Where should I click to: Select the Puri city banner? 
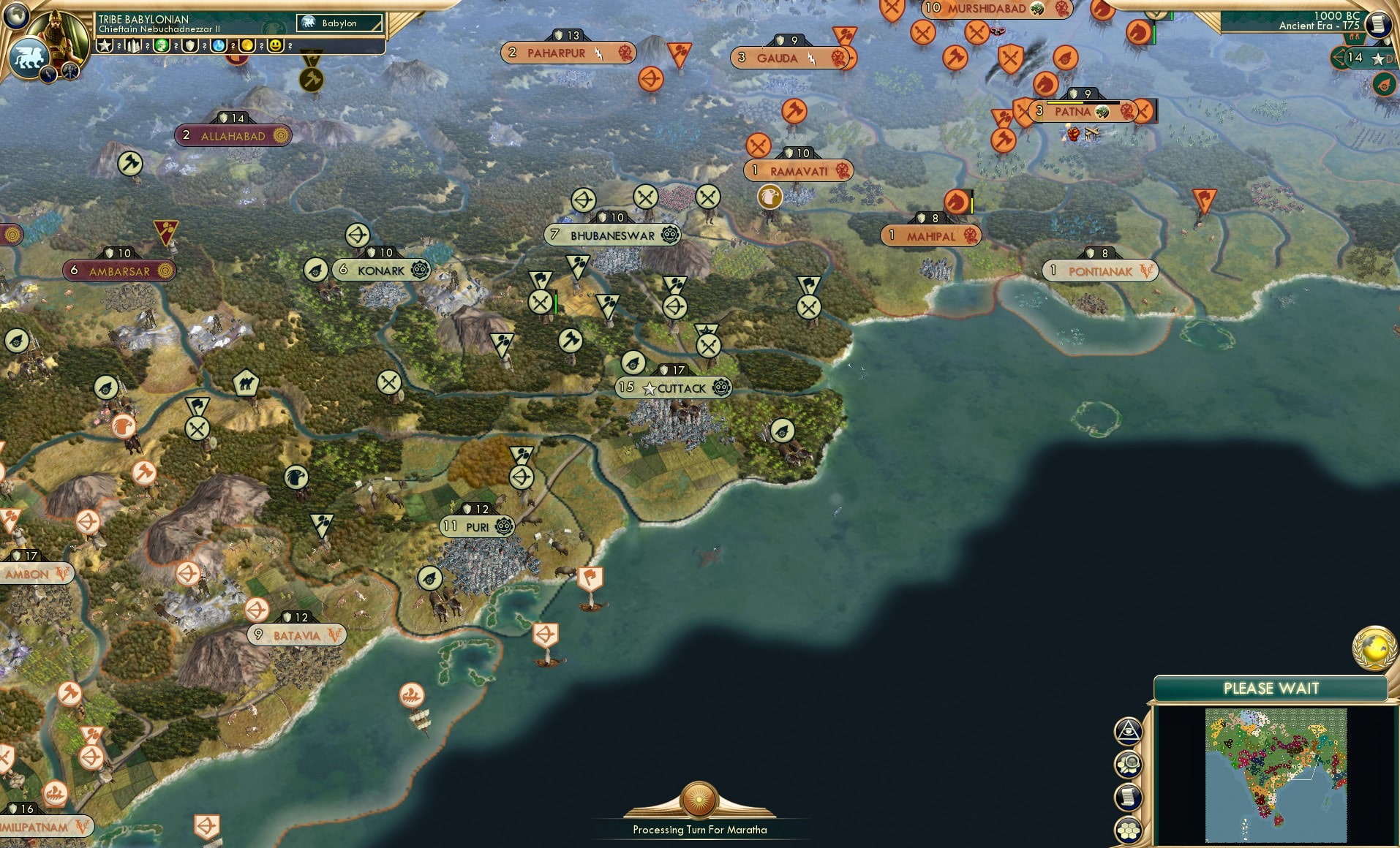pyautogui.click(x=475, y=526)
